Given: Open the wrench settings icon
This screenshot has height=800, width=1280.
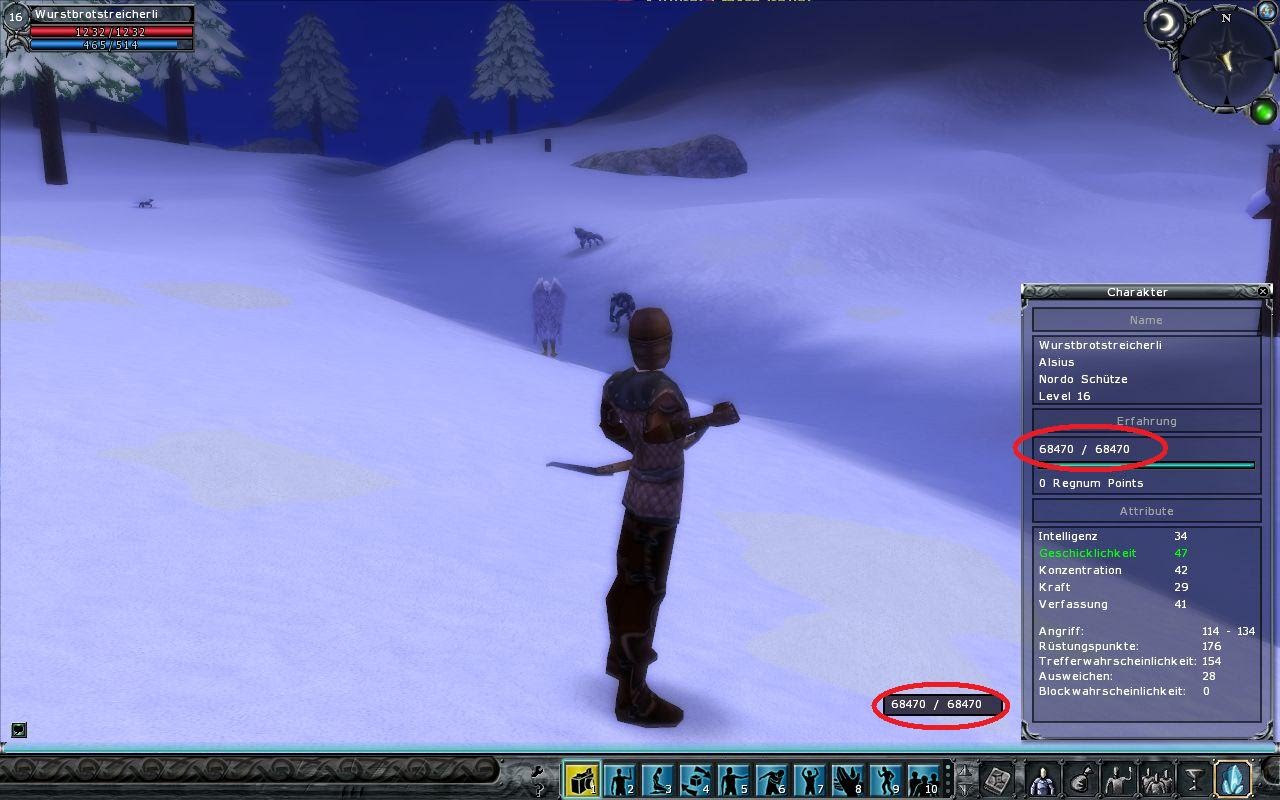Looking at the screenshot, I should pyautogui.click(x=537, y=771).
